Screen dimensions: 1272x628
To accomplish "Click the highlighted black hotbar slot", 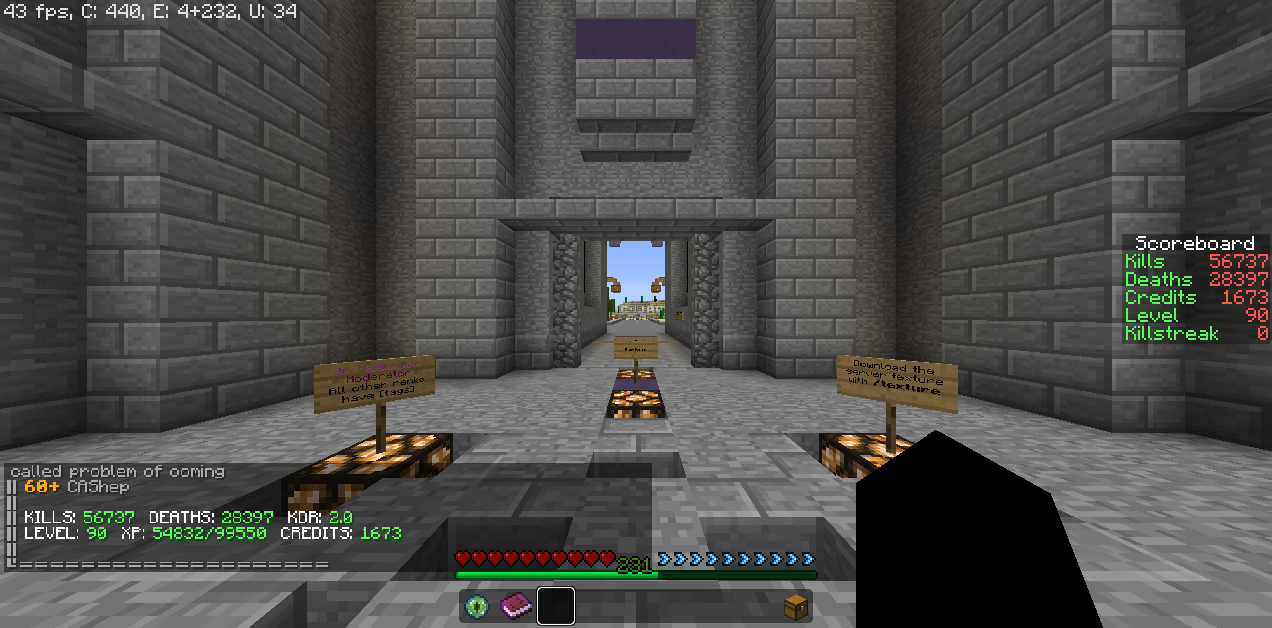I will click(x=556, y=606).
